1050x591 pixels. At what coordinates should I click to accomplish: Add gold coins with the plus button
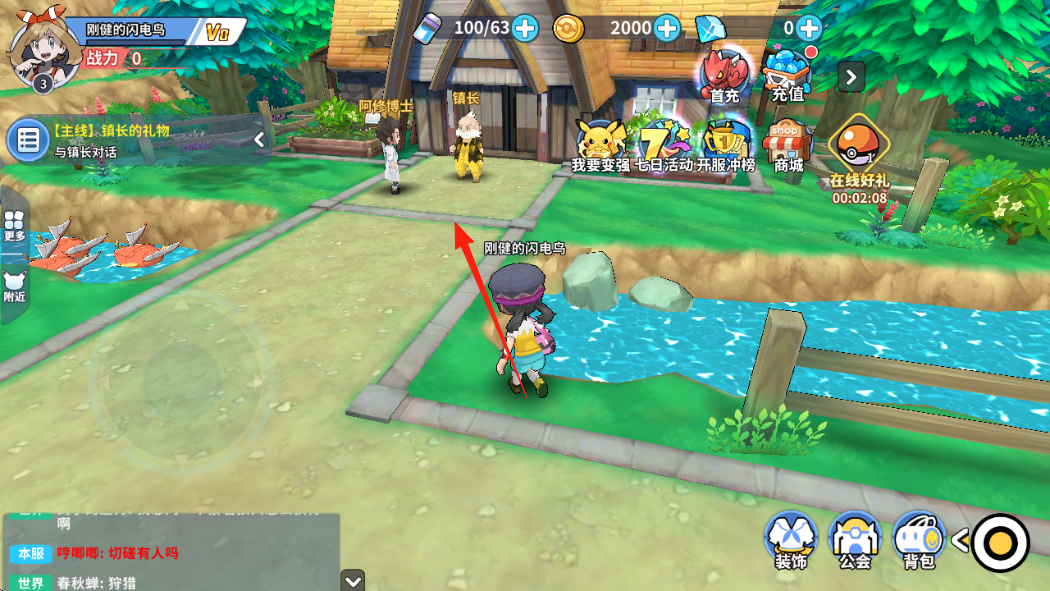tap(667, 28)
